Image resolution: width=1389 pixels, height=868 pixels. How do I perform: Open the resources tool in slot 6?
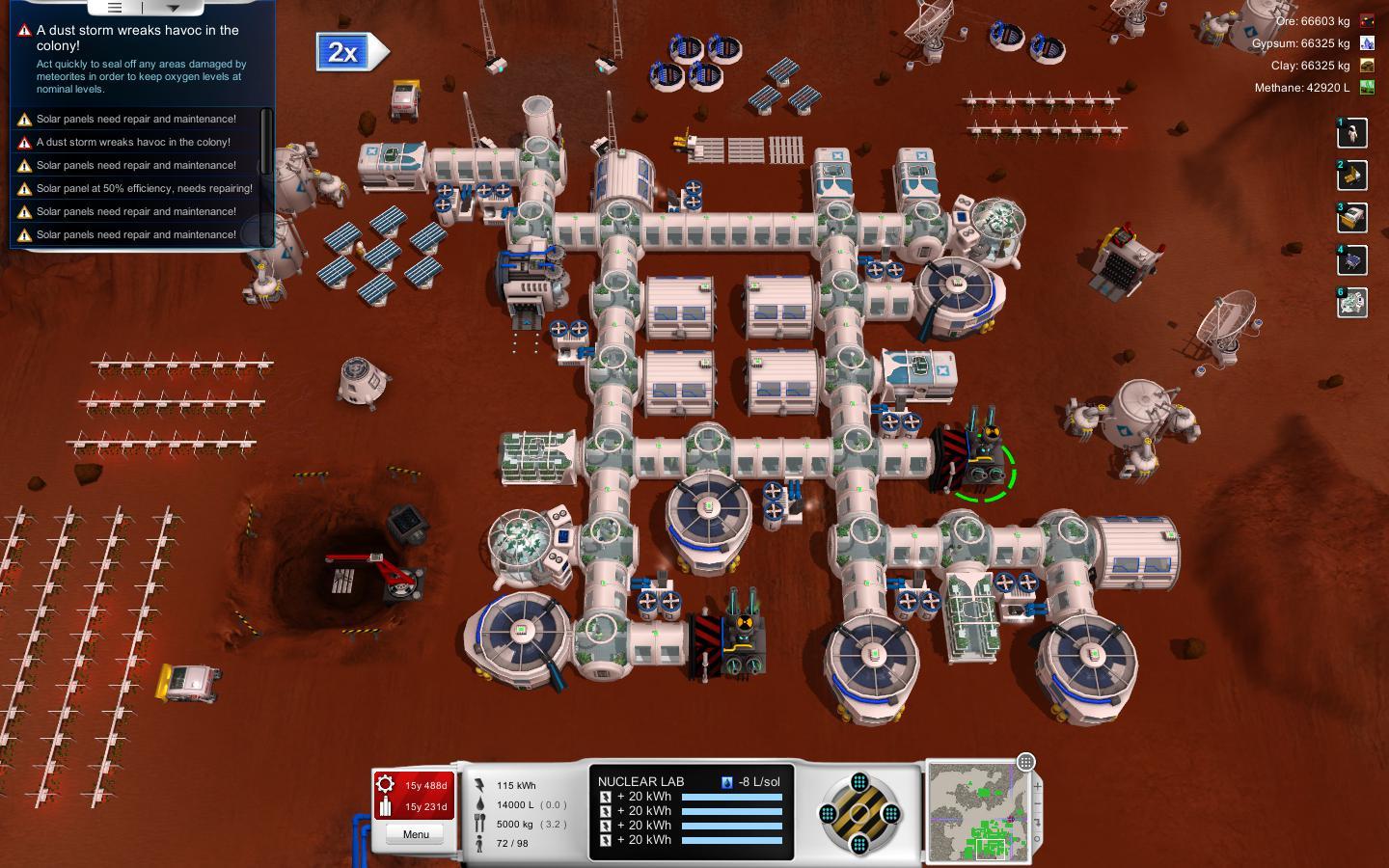click(x=1351, y=303)
